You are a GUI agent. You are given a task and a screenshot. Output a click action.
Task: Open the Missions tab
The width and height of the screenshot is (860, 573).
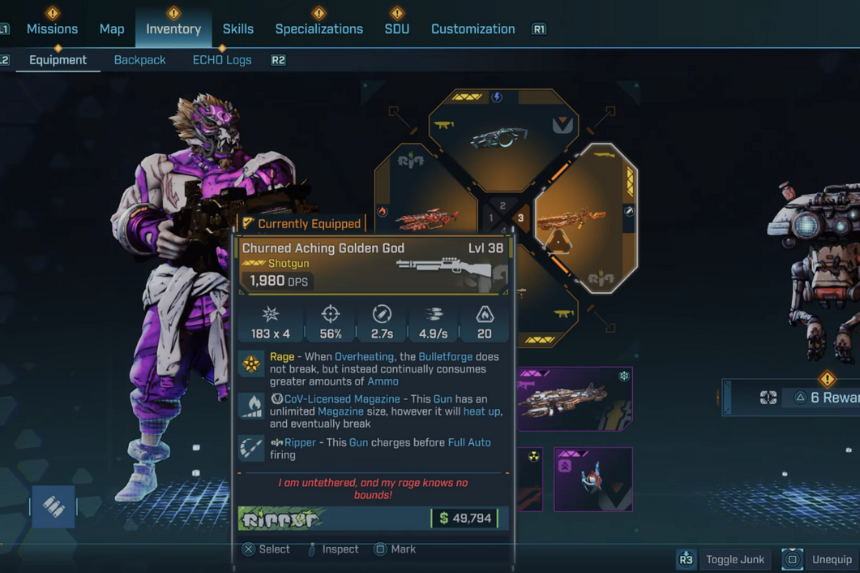tap(52, 29)
